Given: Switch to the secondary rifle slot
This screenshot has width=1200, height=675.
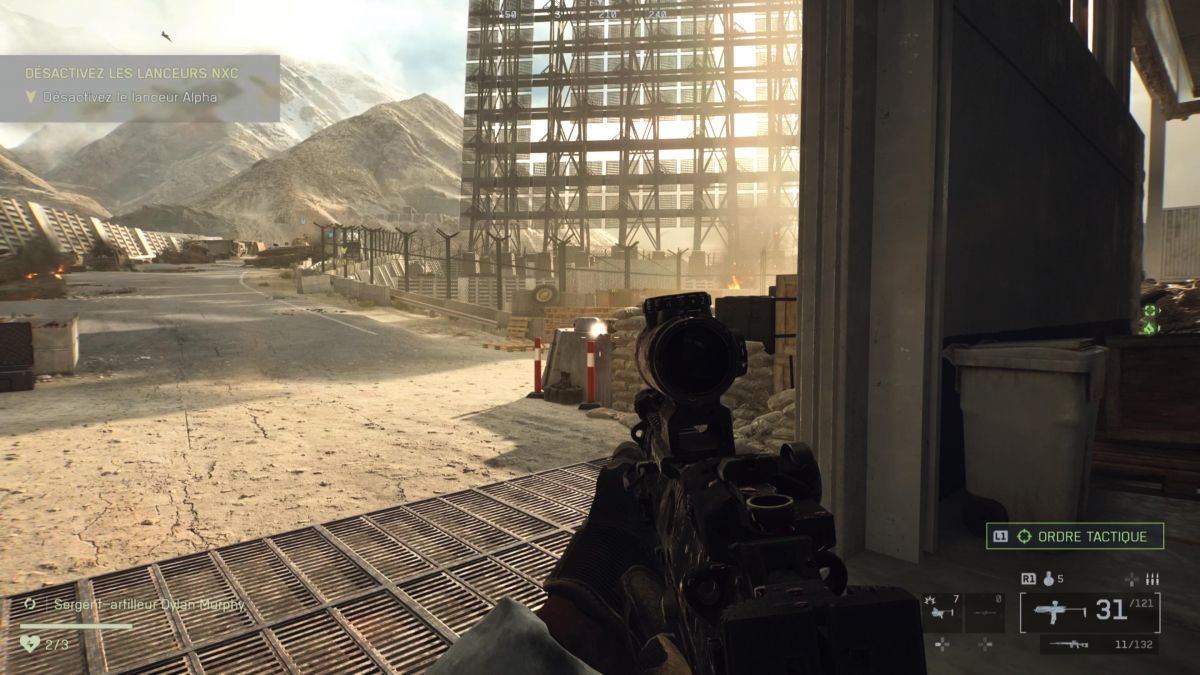Looking at the screenshot, I should click(x=1100, y=645).
